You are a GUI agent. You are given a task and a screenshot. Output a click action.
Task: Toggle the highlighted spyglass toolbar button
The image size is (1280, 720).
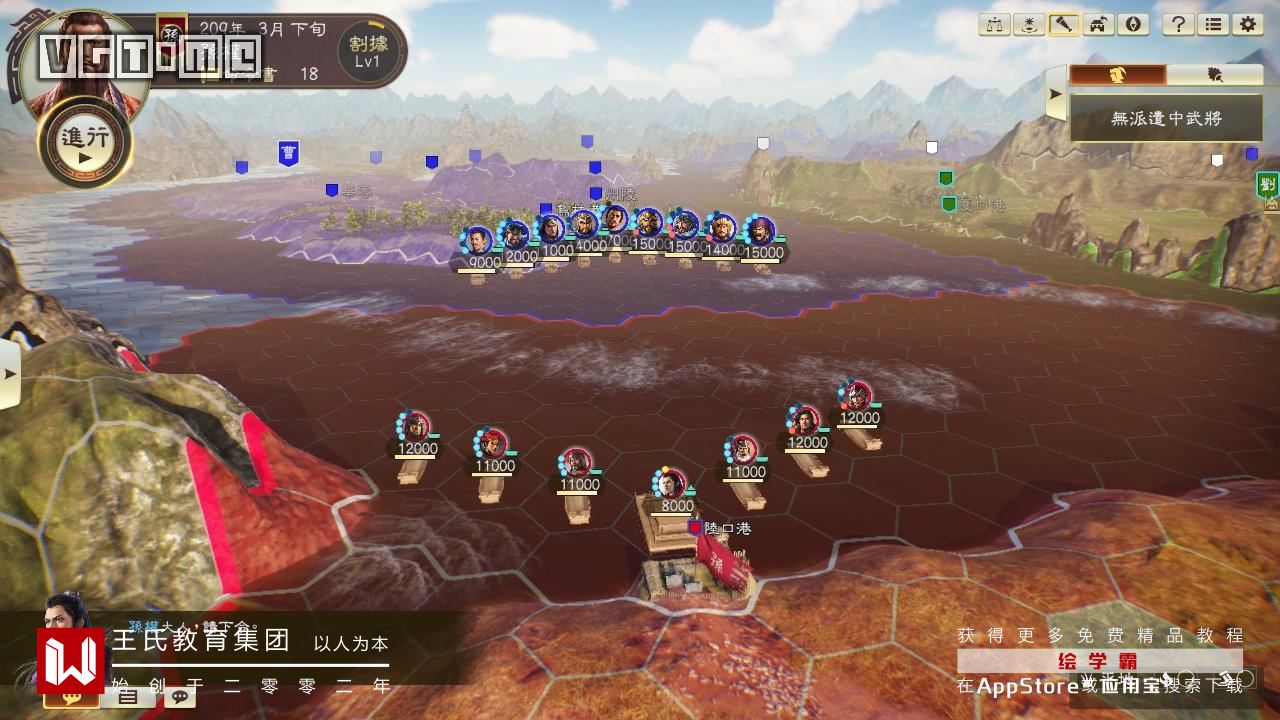(1063, 24)
